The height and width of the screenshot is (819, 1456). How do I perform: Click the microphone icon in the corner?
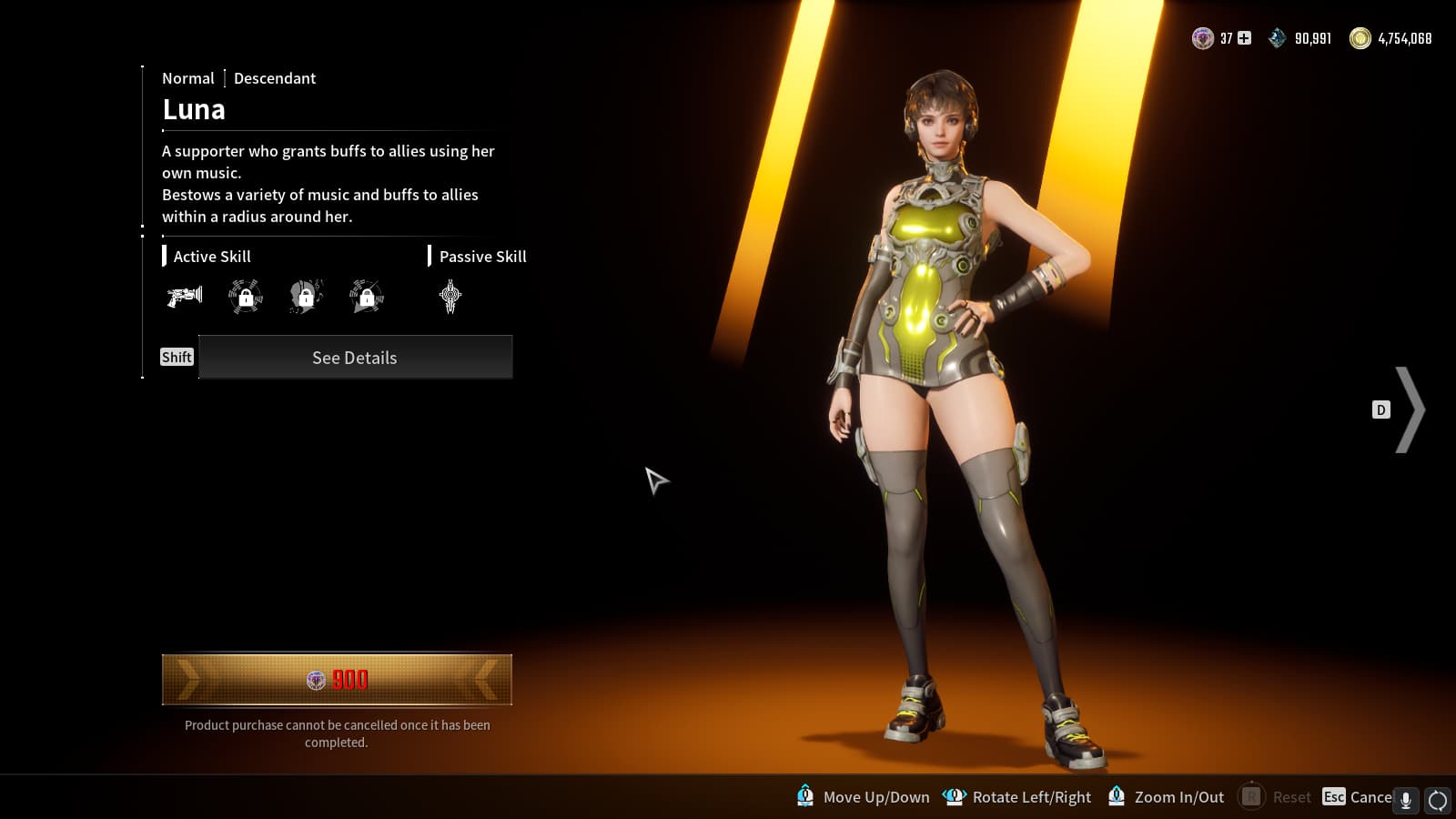1406,800
